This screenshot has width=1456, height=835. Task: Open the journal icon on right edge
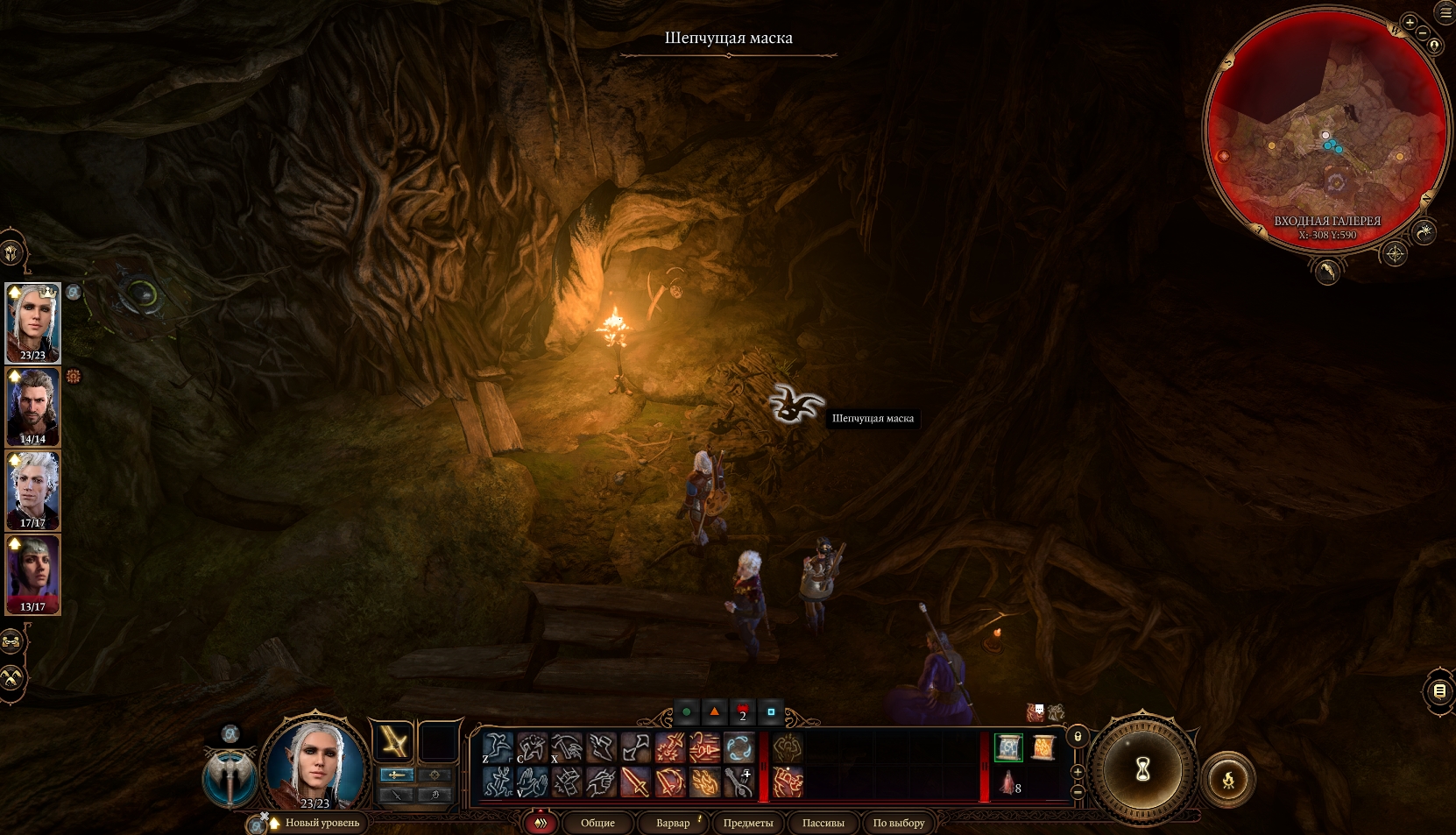(1439, 691)
